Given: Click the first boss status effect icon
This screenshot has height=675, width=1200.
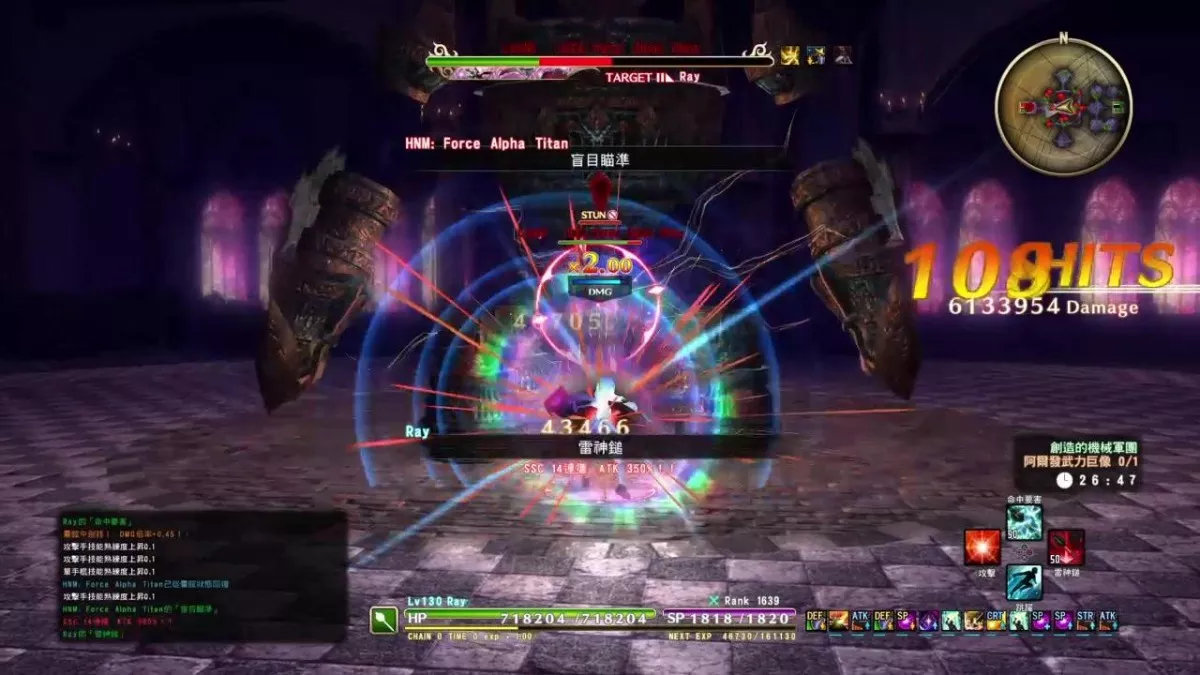Looking at the screenshot, I should coord(790,55).
